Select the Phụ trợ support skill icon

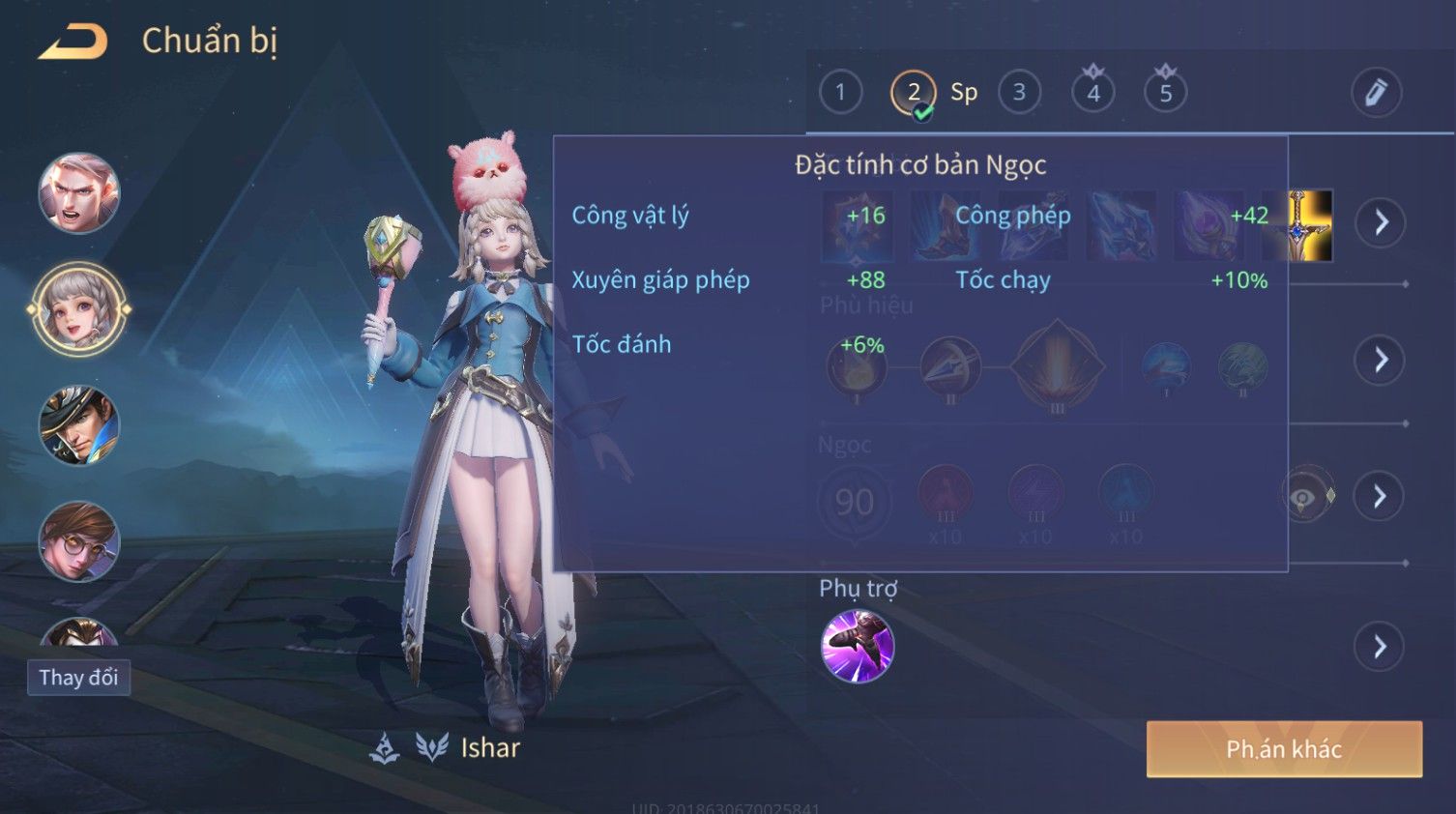[858, 647]
